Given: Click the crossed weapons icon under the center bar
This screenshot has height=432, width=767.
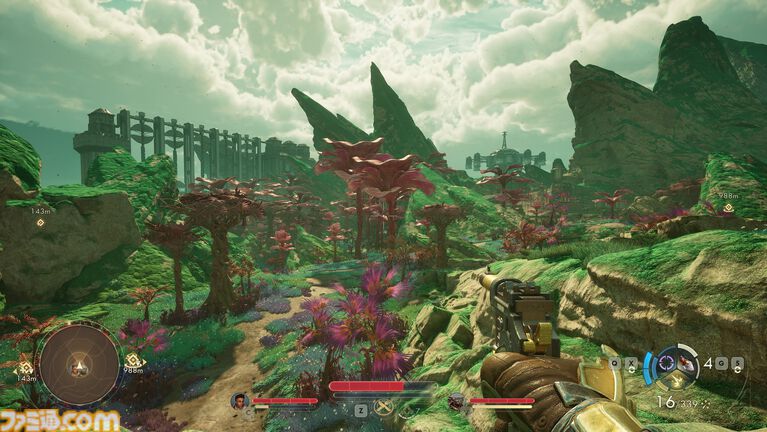Looking at the screenshot, I should point(382,406).
